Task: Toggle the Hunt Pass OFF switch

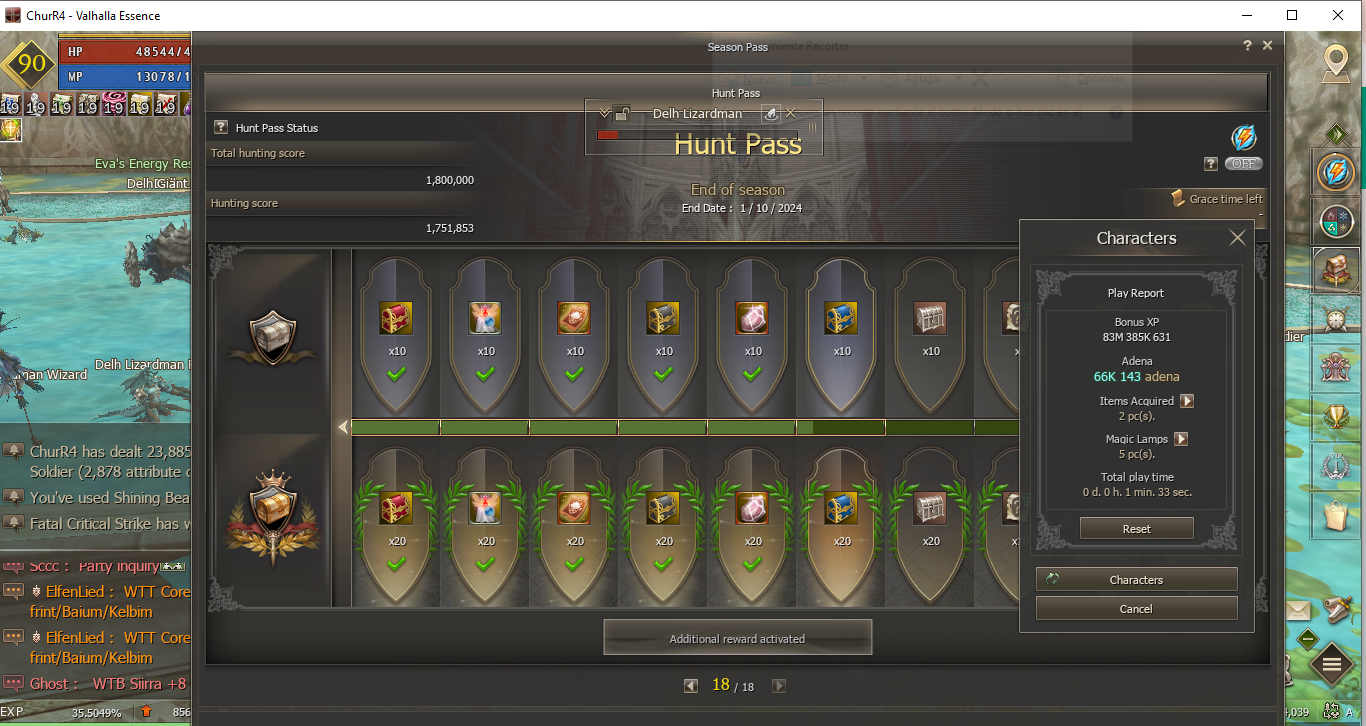Action: tap(1243, 164)
